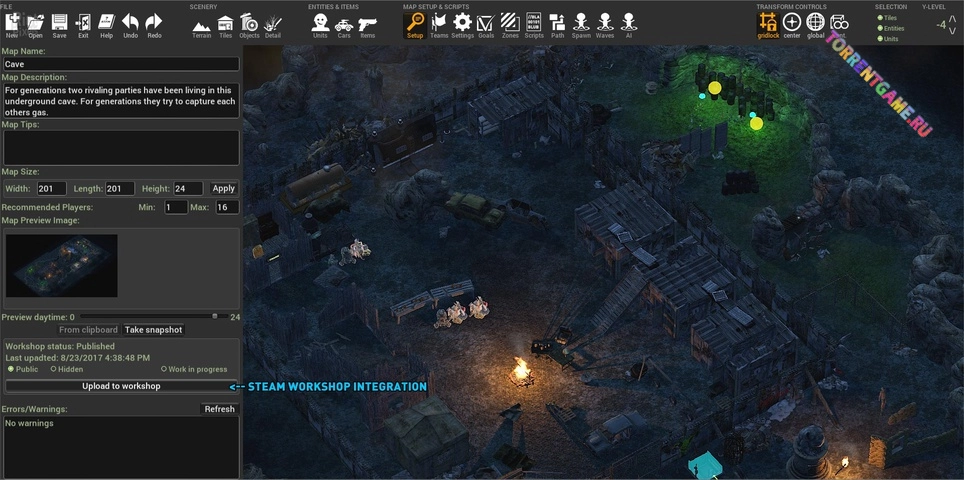Screen dimensions: 964x480
Task: Open the Teams setup panel
Action: click(x=439, y=23)
